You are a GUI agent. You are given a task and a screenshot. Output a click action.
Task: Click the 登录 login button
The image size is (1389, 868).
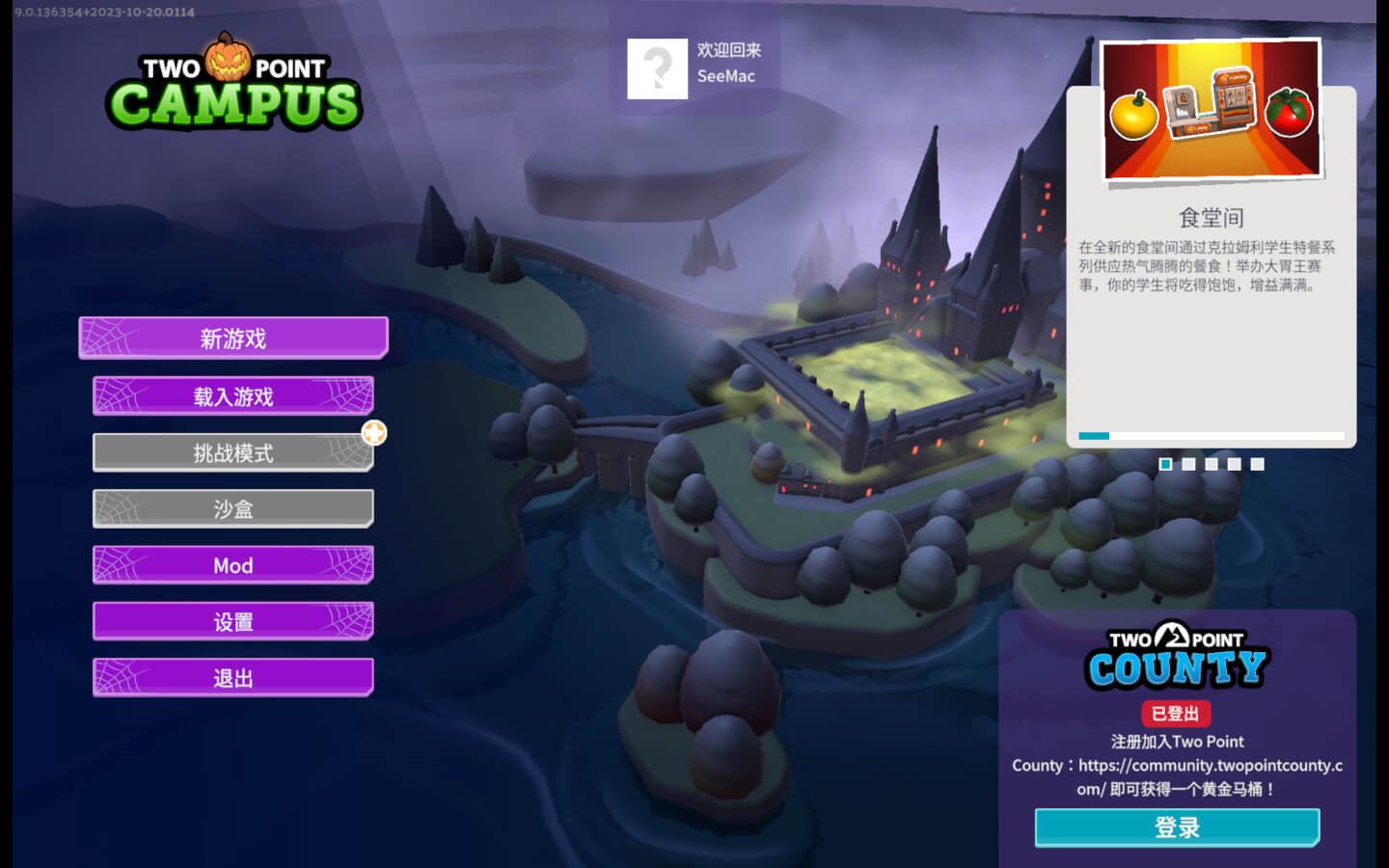[1177, 827]
